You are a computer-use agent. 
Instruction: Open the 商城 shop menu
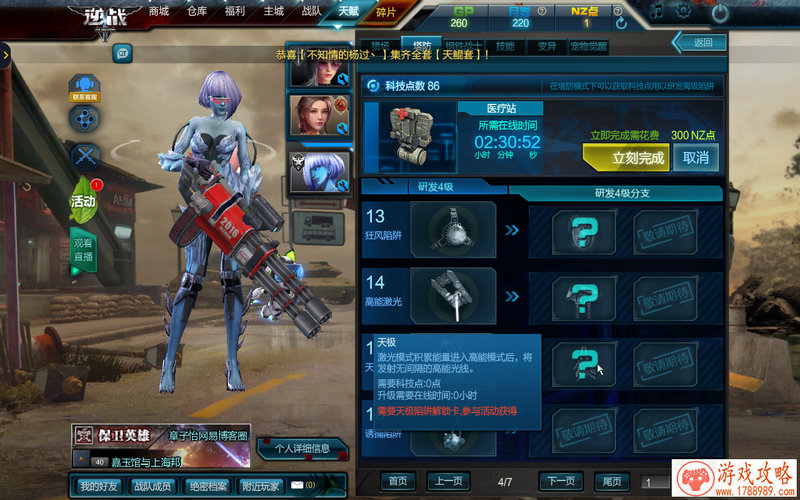point(158,11)
